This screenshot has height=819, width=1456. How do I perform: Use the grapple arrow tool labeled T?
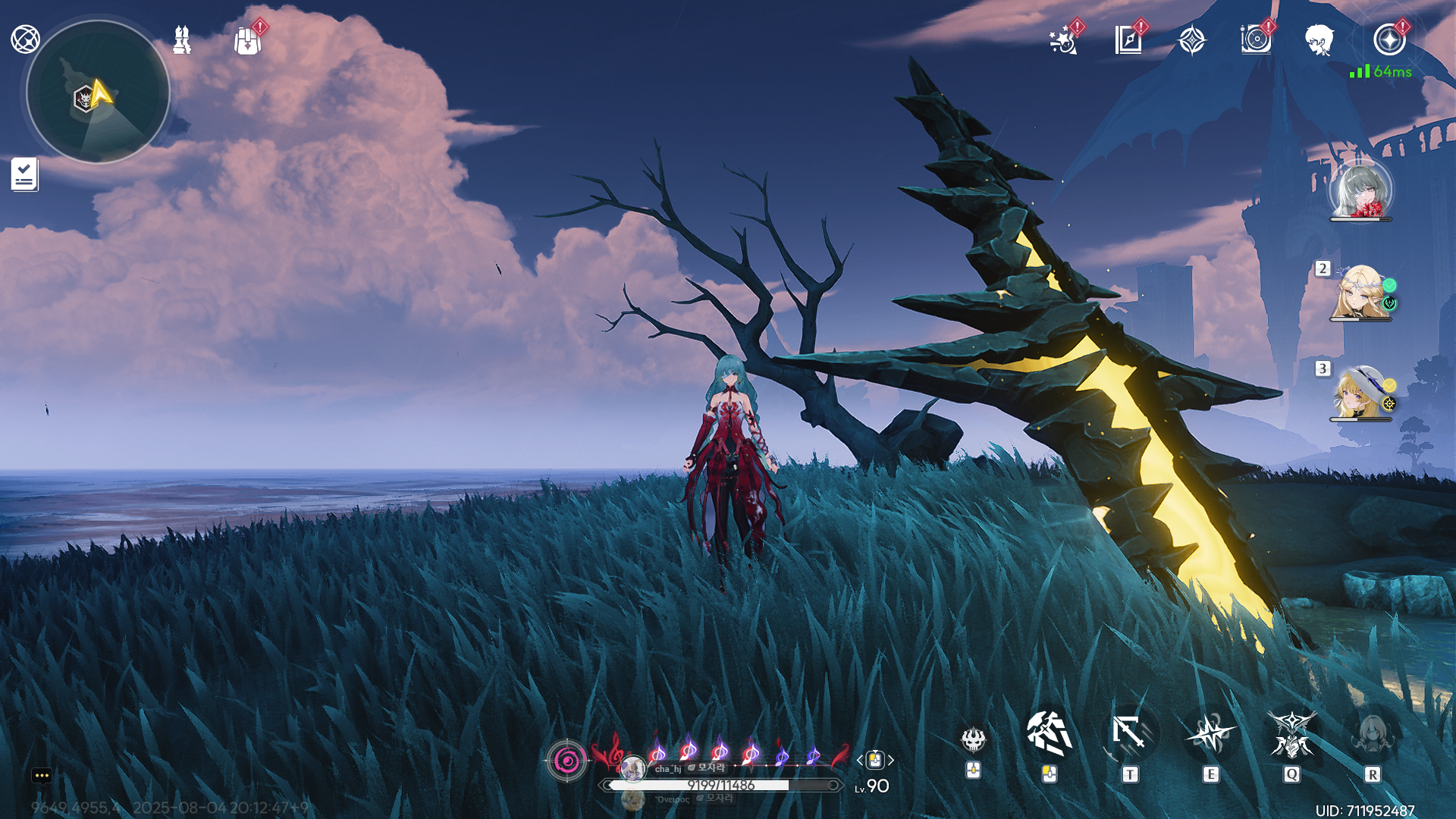click(x=1130, y=734)
